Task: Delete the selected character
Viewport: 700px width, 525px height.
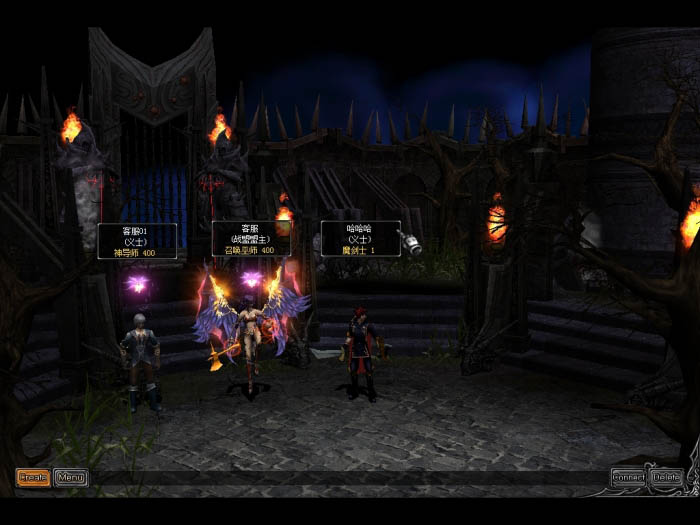Action: pyautogui.click(x=666, y=478)
